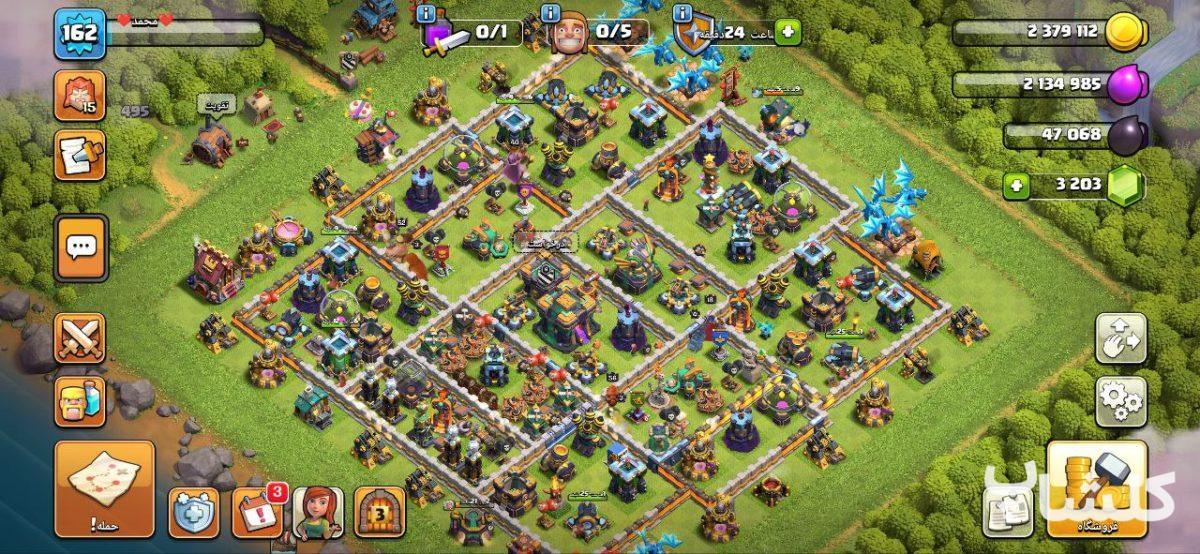Tap the blue shield boost button
Viewport: 1200px width, 554px height.
193,513
